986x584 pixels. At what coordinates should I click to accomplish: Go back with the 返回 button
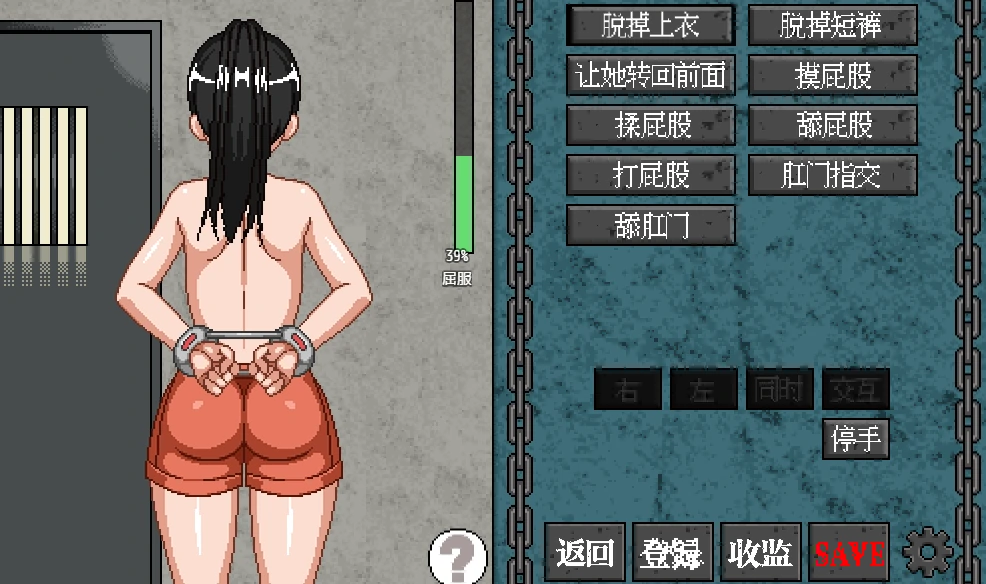coord(585,552)
